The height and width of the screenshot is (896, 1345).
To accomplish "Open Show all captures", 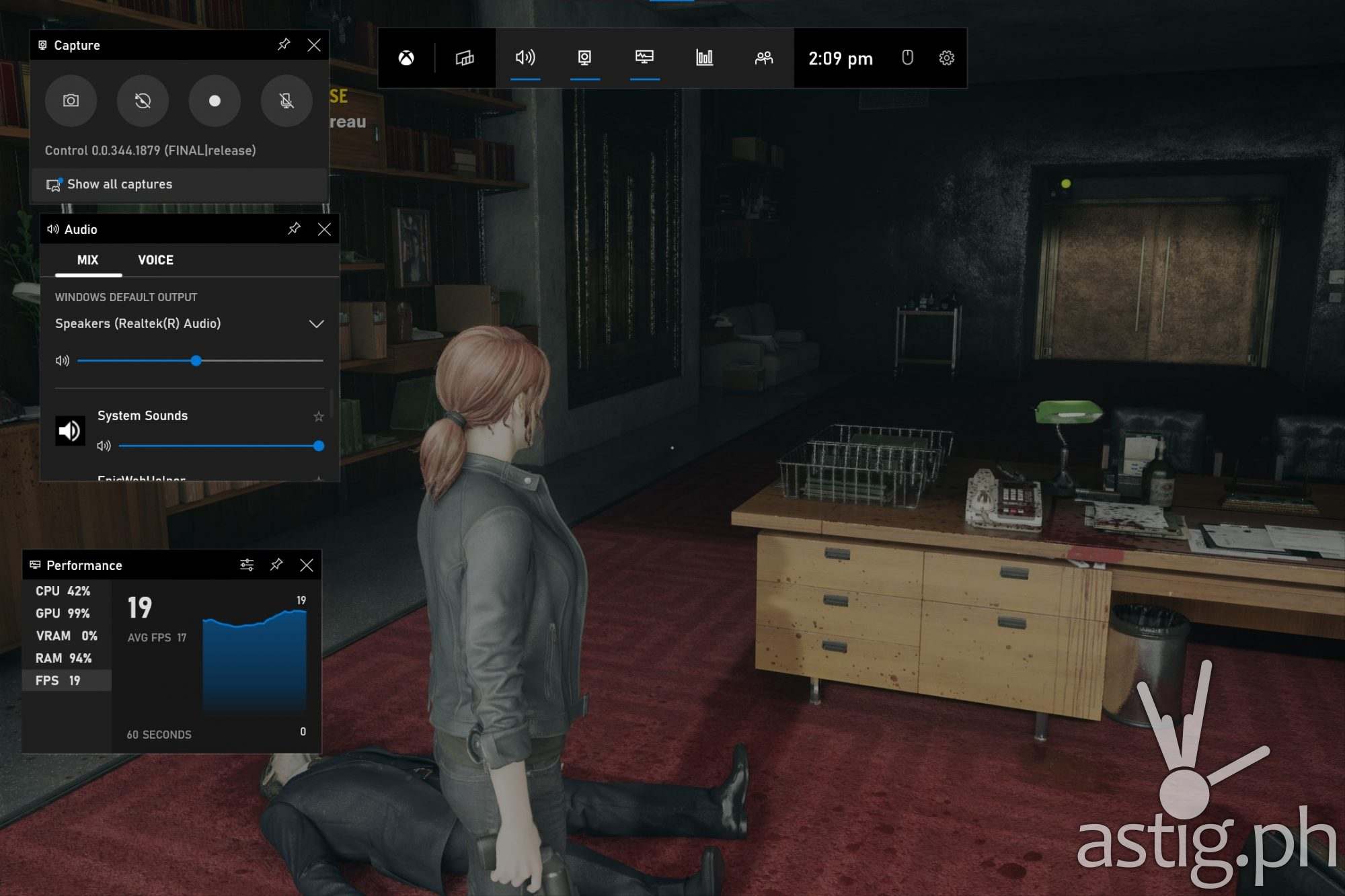I will [119, 184].
